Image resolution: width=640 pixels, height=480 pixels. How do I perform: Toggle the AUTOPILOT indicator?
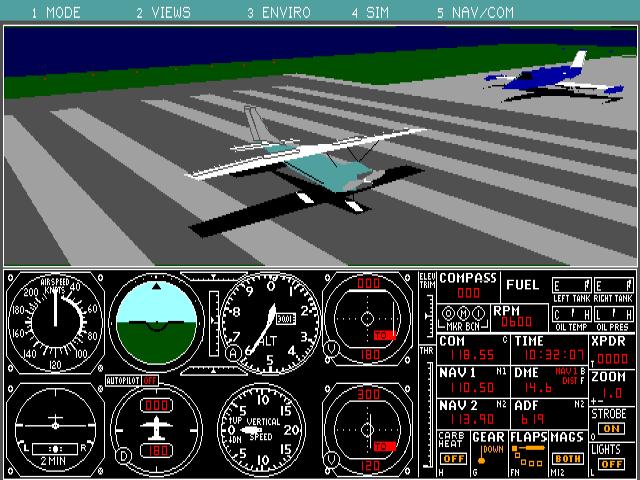click(x=150, y=381)
